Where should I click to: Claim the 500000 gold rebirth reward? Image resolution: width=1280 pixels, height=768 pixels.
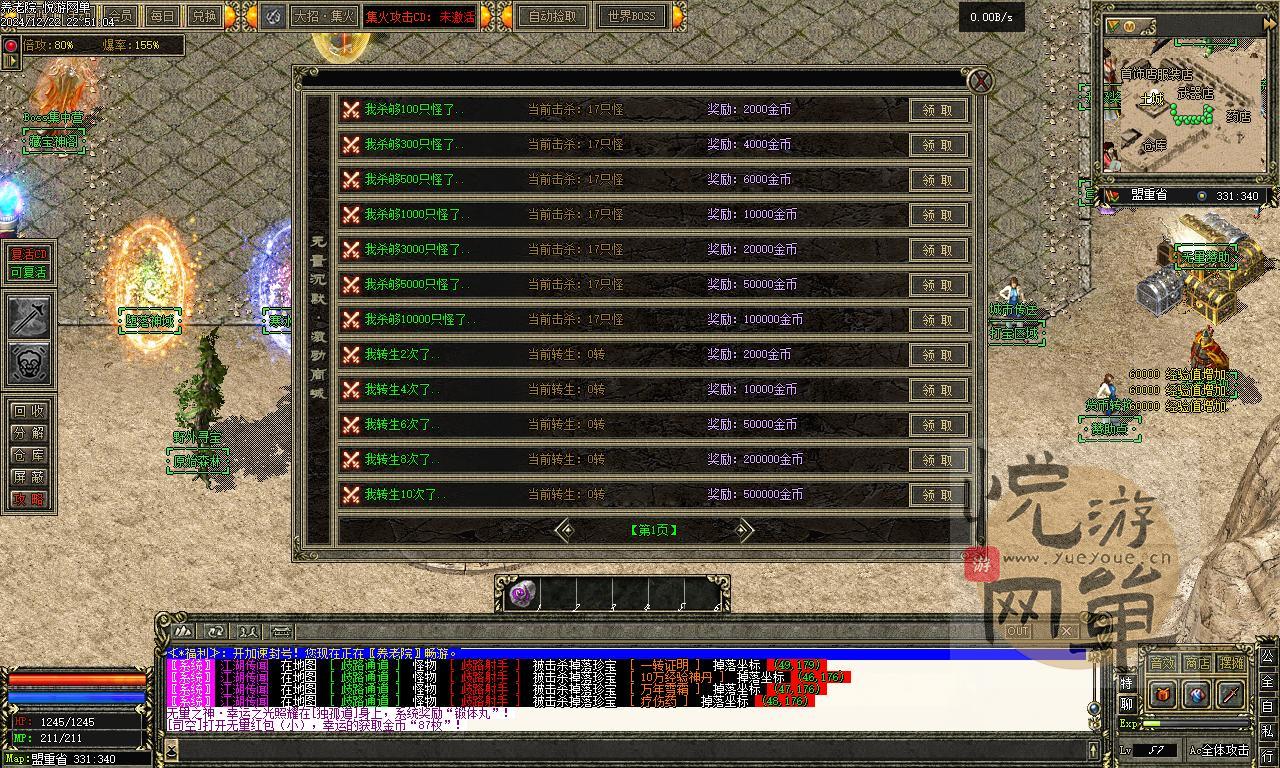tap(938, 495)
